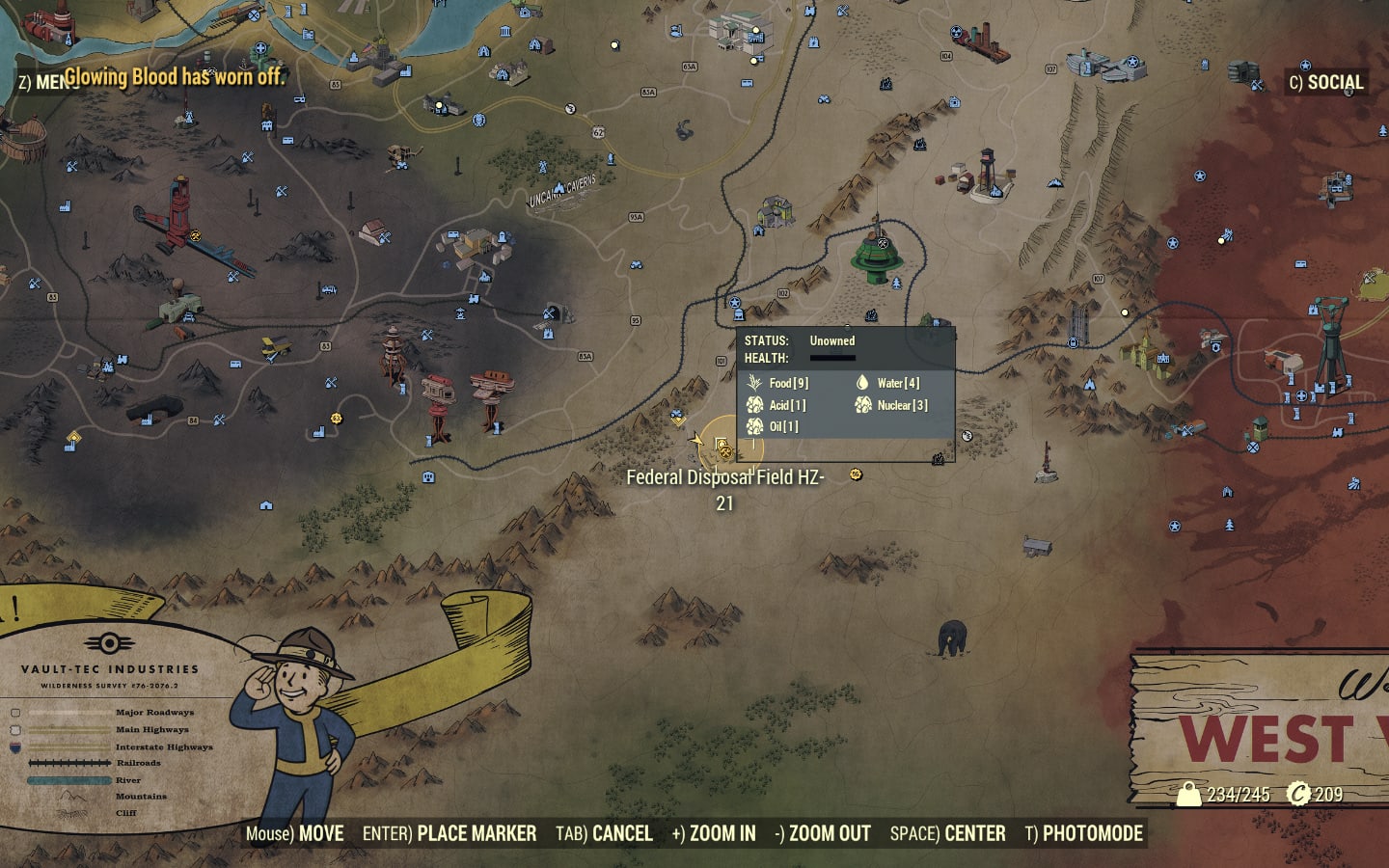
Task: Select the black bear map marker
Action: pos(952,637)
